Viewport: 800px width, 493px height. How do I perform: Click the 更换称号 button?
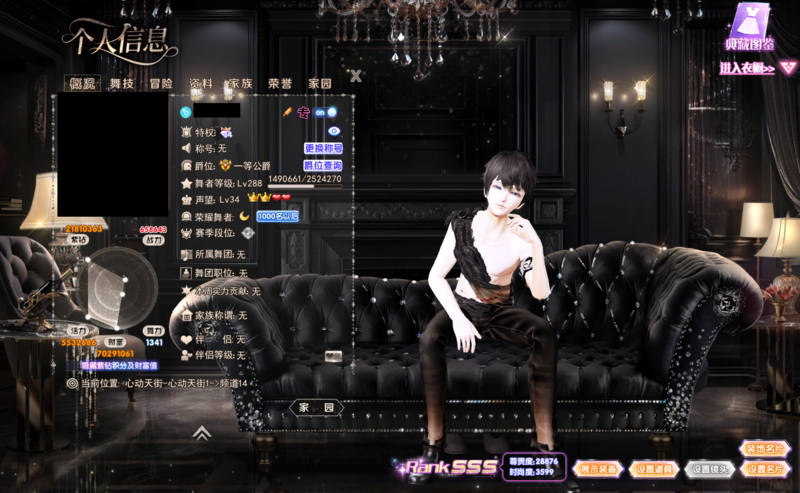click(x=323, y=148)
